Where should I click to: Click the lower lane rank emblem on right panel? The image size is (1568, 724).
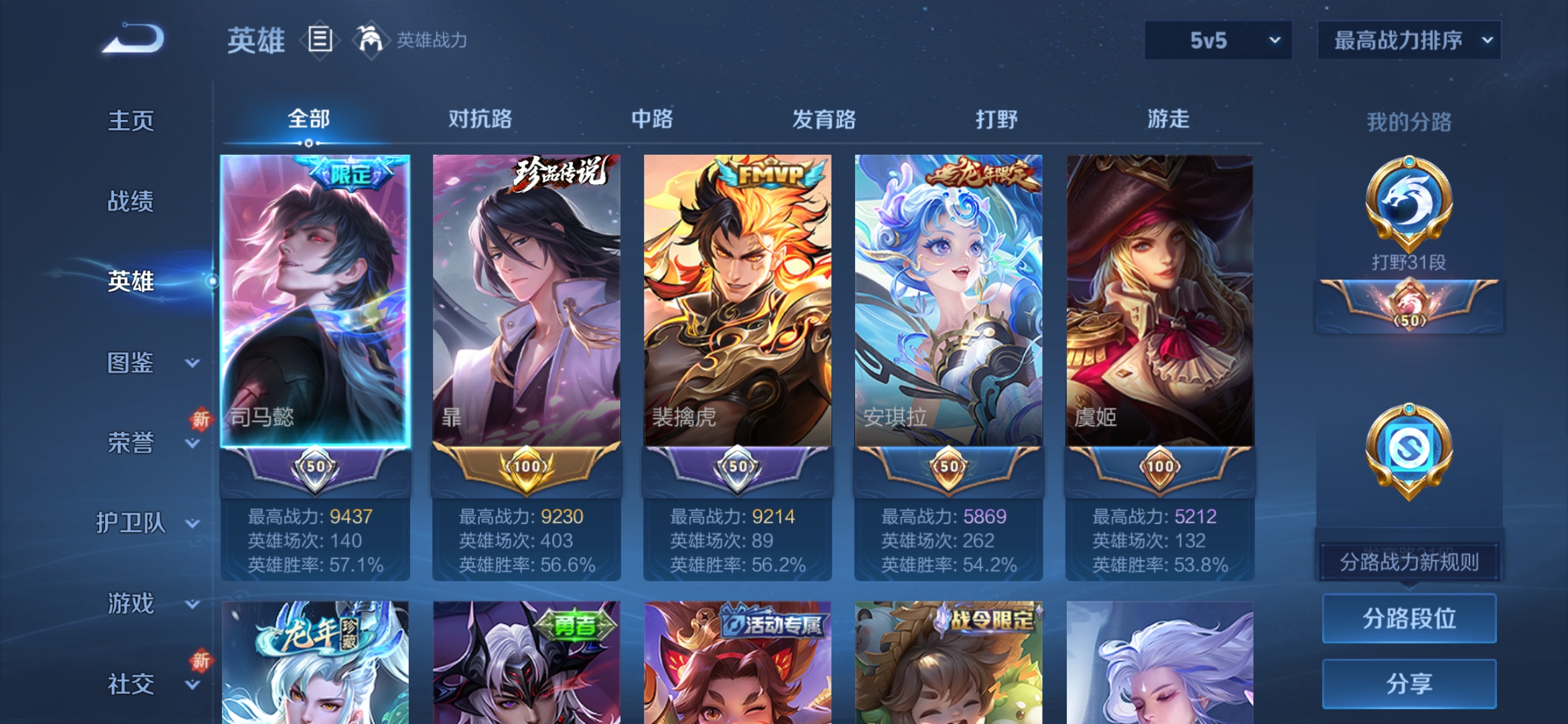1410,449
